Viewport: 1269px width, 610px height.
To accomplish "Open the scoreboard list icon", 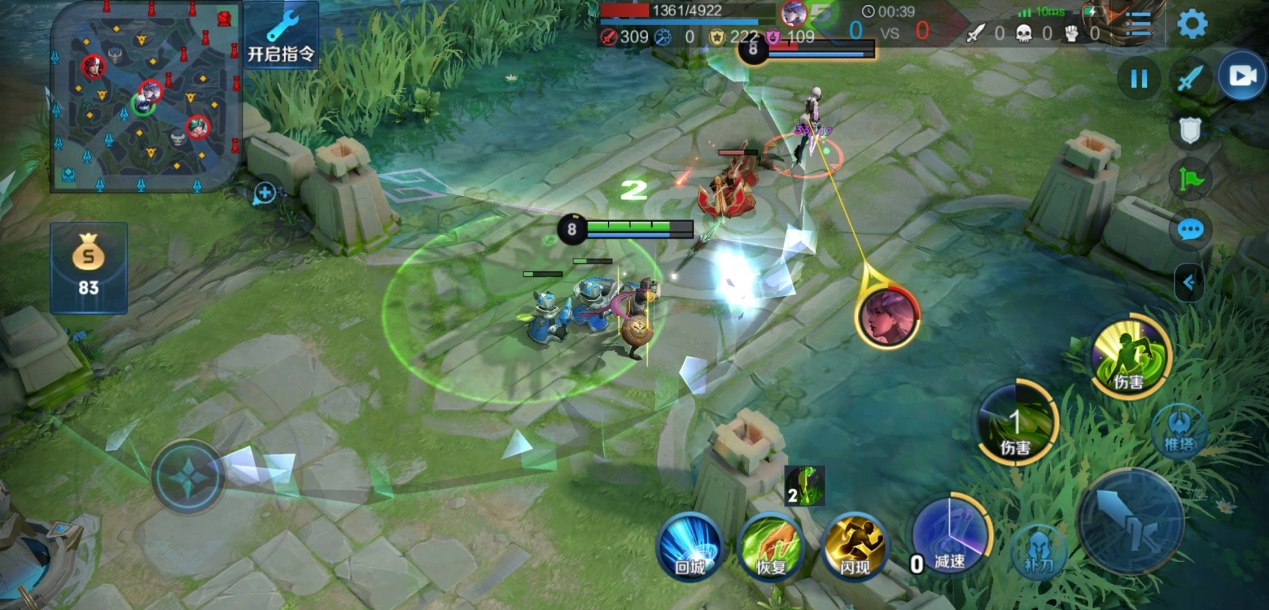I will click(x=1138, y=24).
